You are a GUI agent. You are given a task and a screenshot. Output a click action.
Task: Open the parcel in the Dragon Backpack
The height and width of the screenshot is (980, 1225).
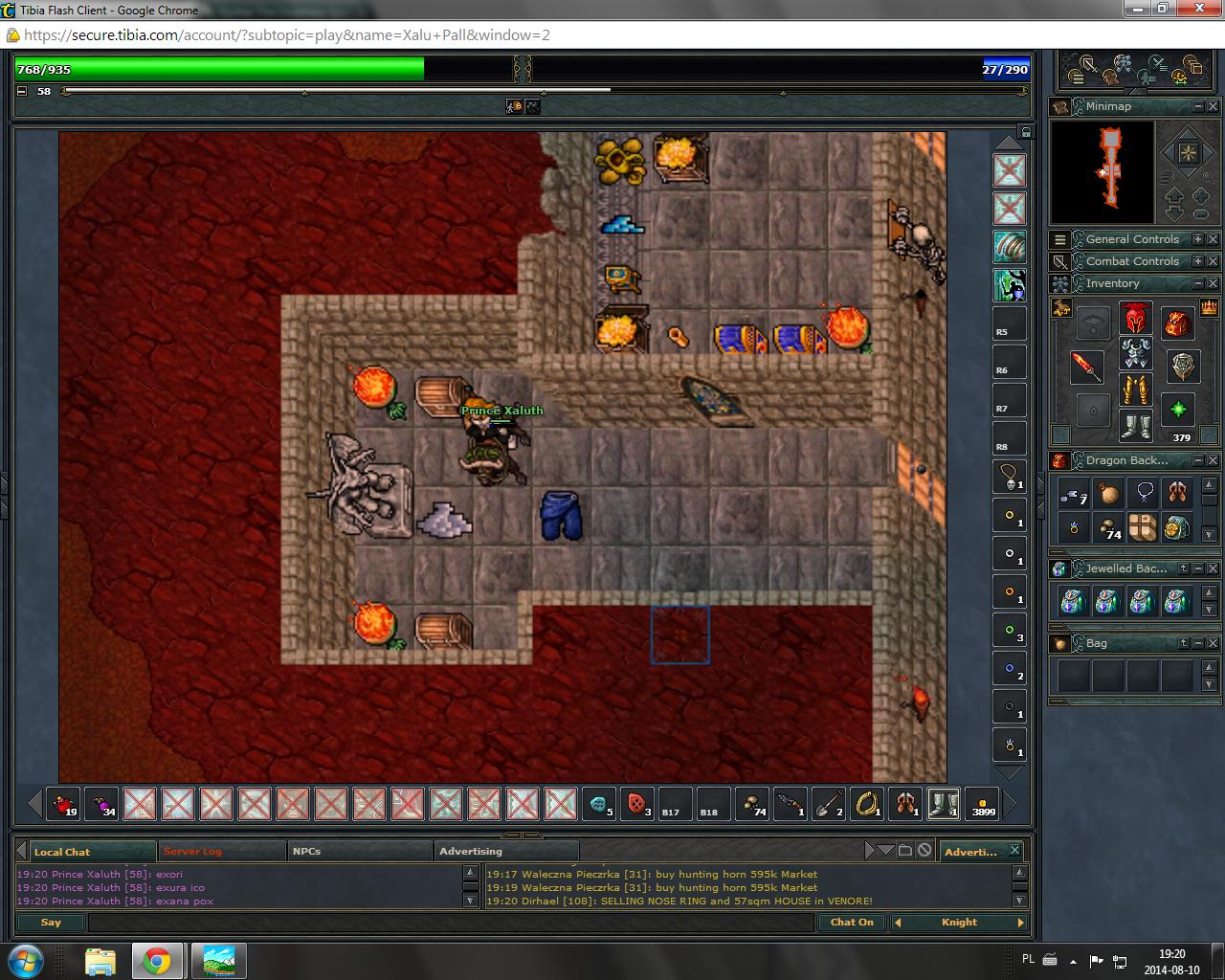[x=1143, y=527]
